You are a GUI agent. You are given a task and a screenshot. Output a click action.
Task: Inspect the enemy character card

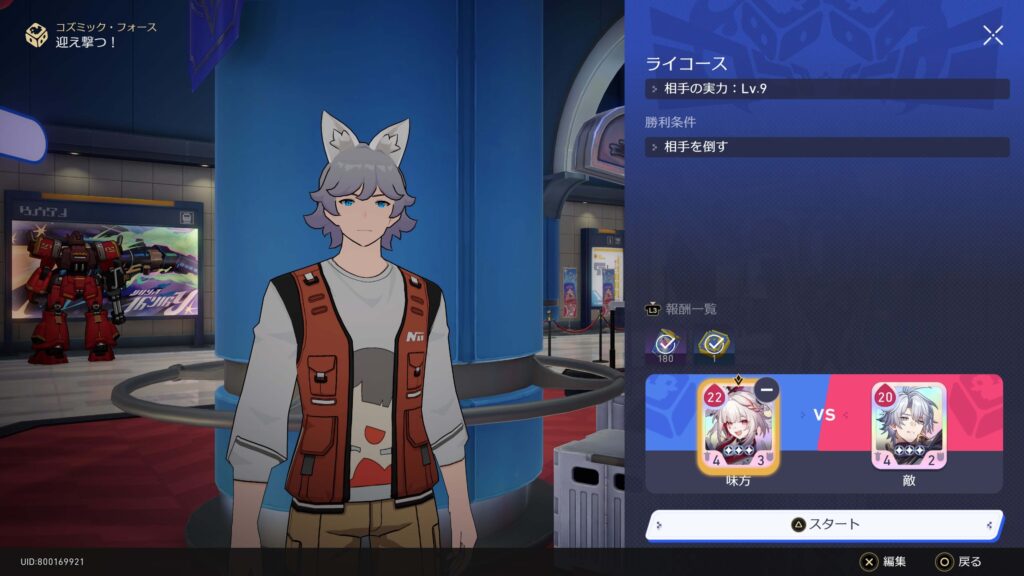(x=908, y=427)
